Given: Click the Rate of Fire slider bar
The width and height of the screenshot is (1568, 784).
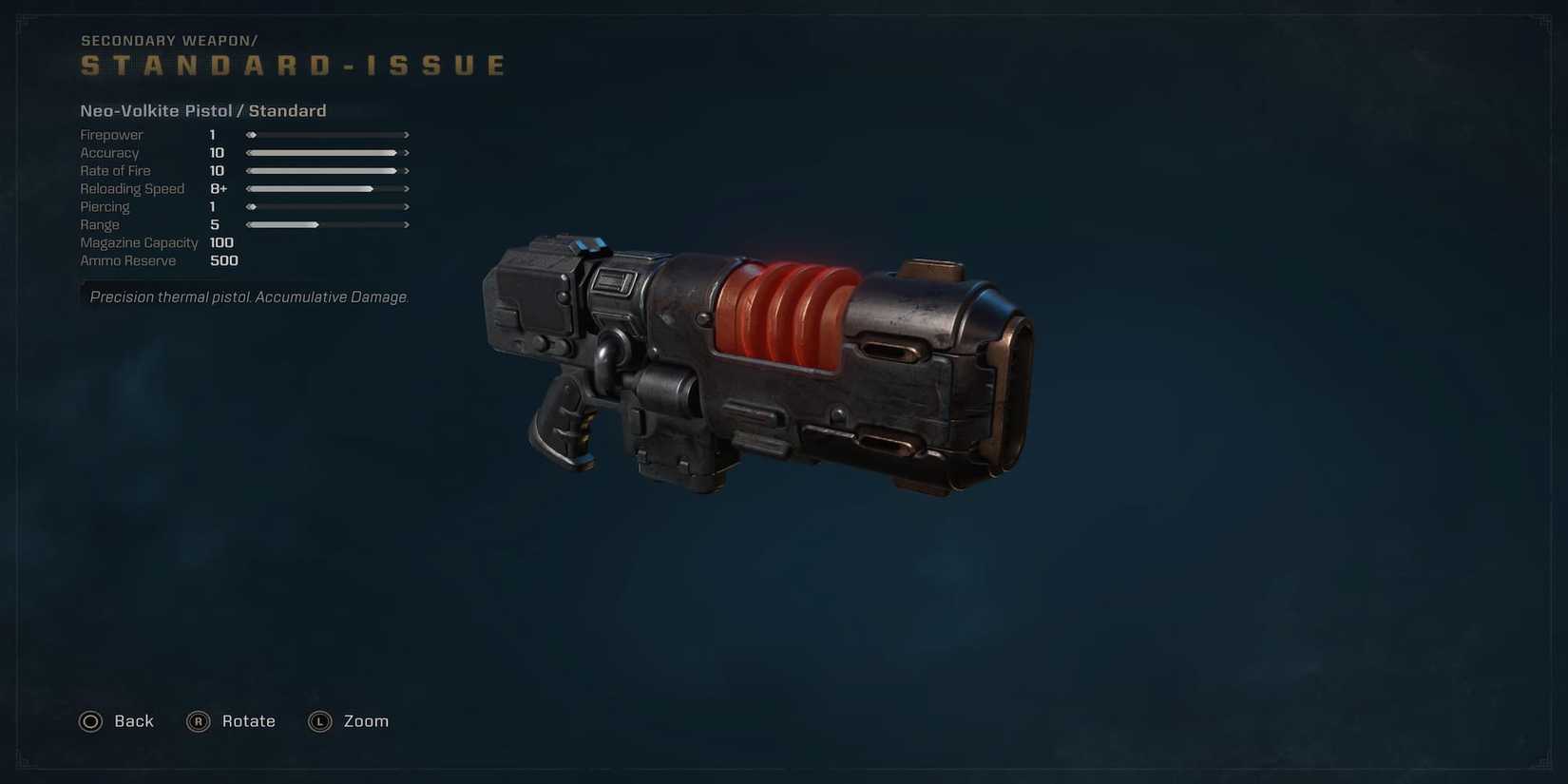Looking at the screenshot, I should [323, 170].
